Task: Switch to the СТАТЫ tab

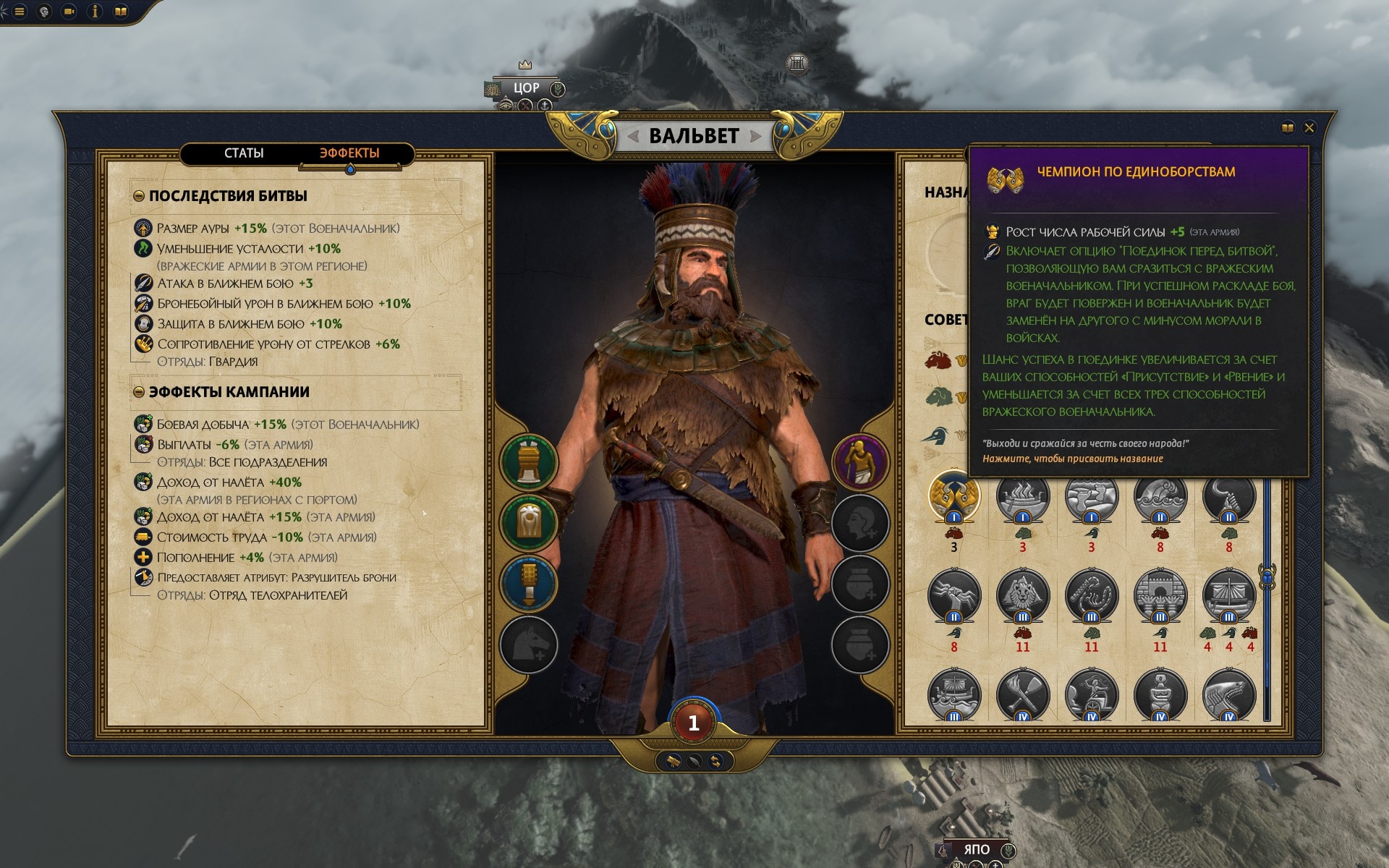Action: click(244, 153)
